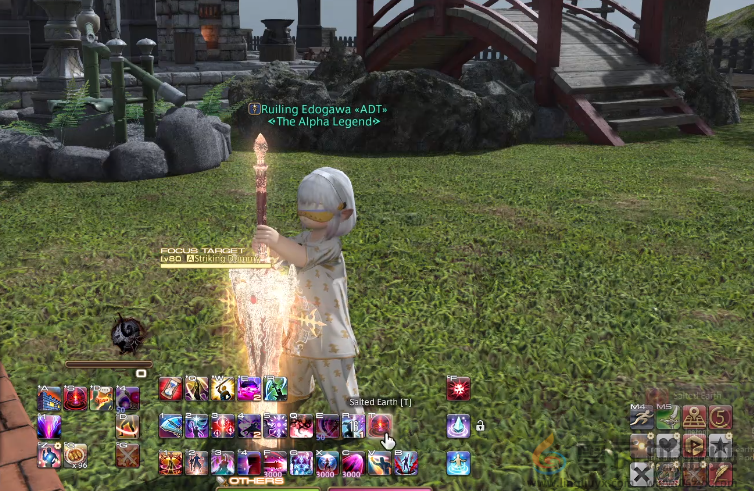Screen dimensions: 754x491
Task: Use the food item stack of 96
Action: coord(76,455)
